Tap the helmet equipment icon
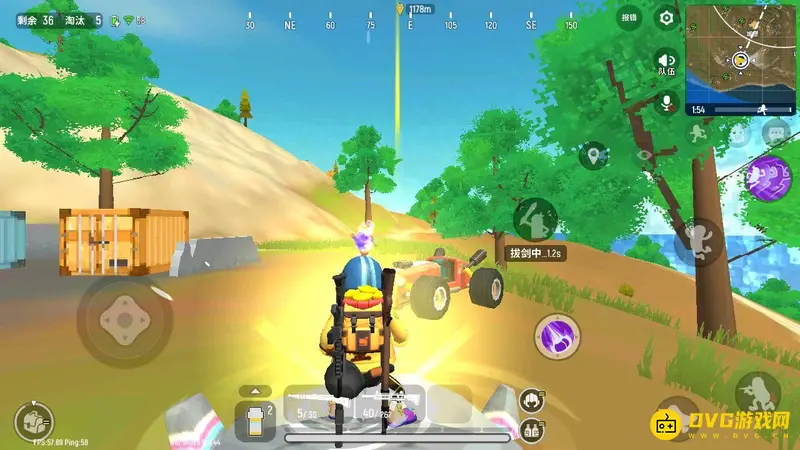Viewport: 800px width, 450px height. 531,401
